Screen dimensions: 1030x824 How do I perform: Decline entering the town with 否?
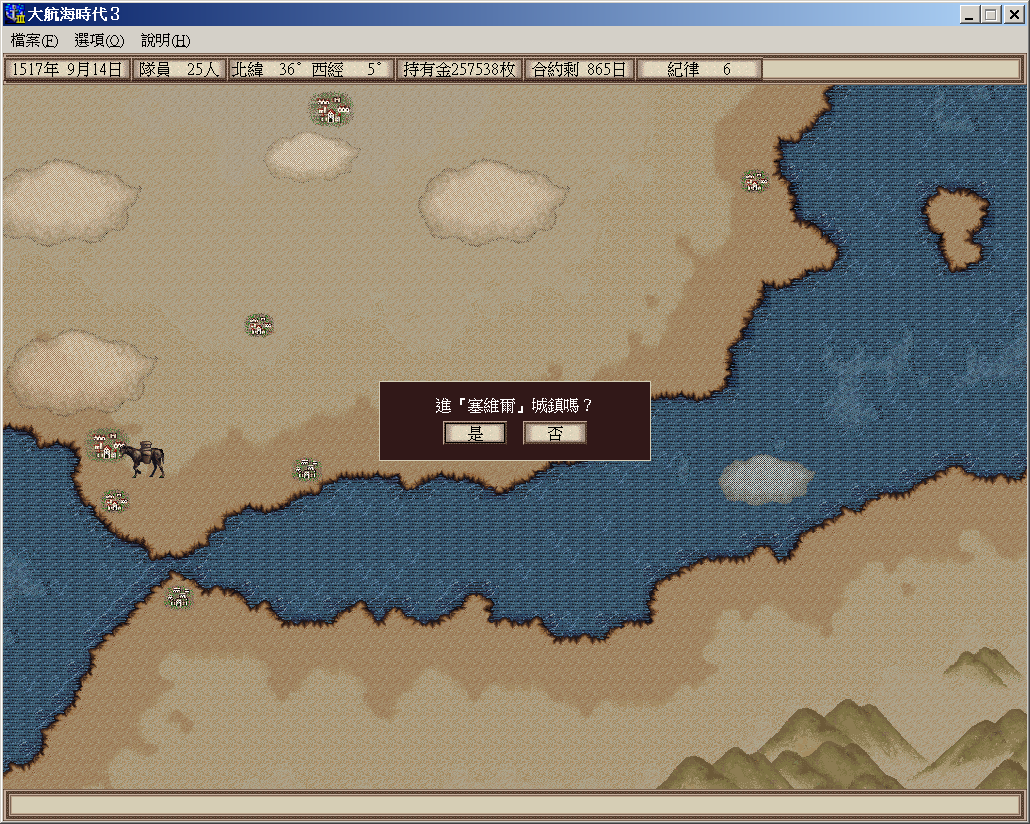555,433
